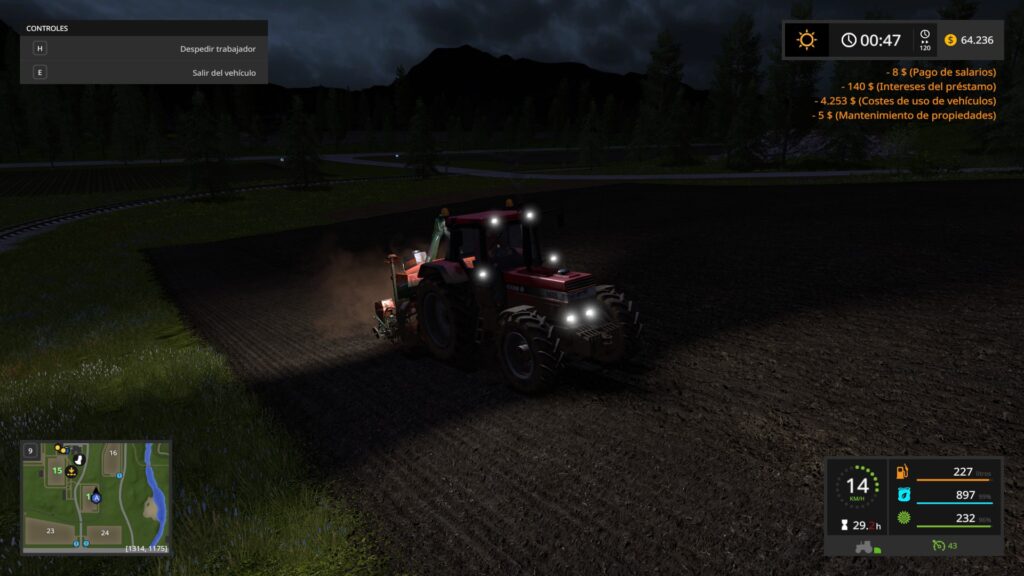Click the sun weather icon

pos(806,40)
